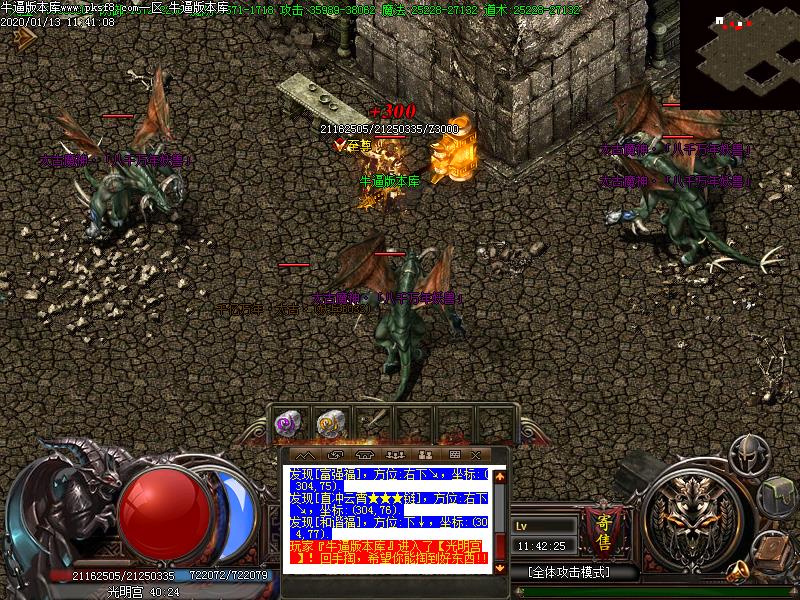Click the central demon face emblem
The width and height of the screenshot is (800, 600).
click(x=690, y=513)
